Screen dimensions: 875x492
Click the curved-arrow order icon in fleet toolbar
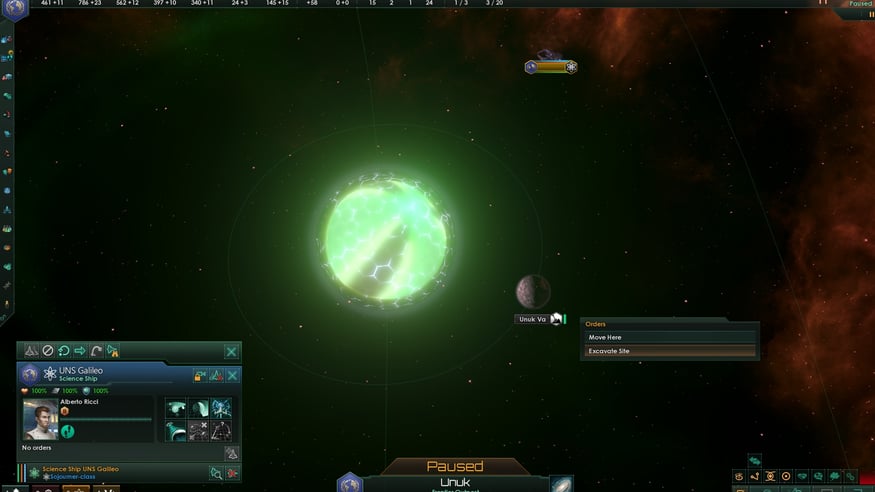(x=96, y=351)
